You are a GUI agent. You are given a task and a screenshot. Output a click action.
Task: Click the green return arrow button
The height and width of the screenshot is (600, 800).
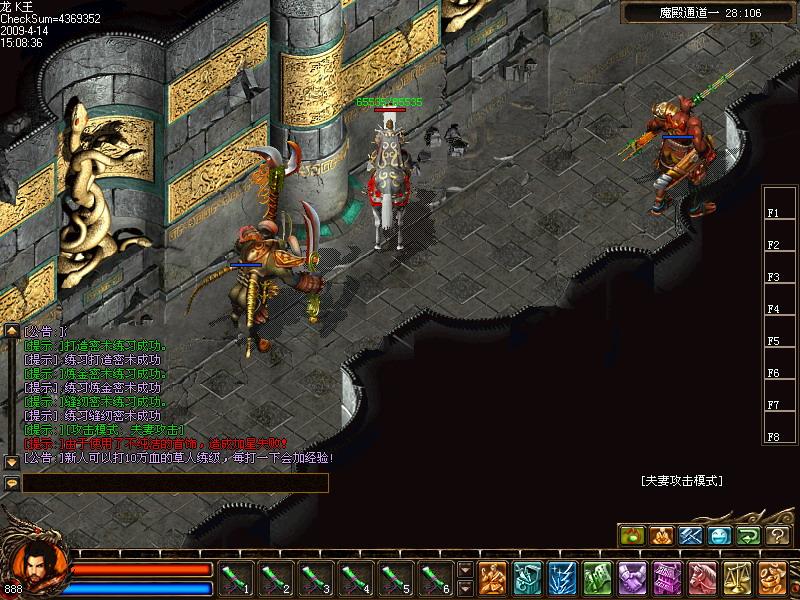pyautogui.click(x=748, y=535)
